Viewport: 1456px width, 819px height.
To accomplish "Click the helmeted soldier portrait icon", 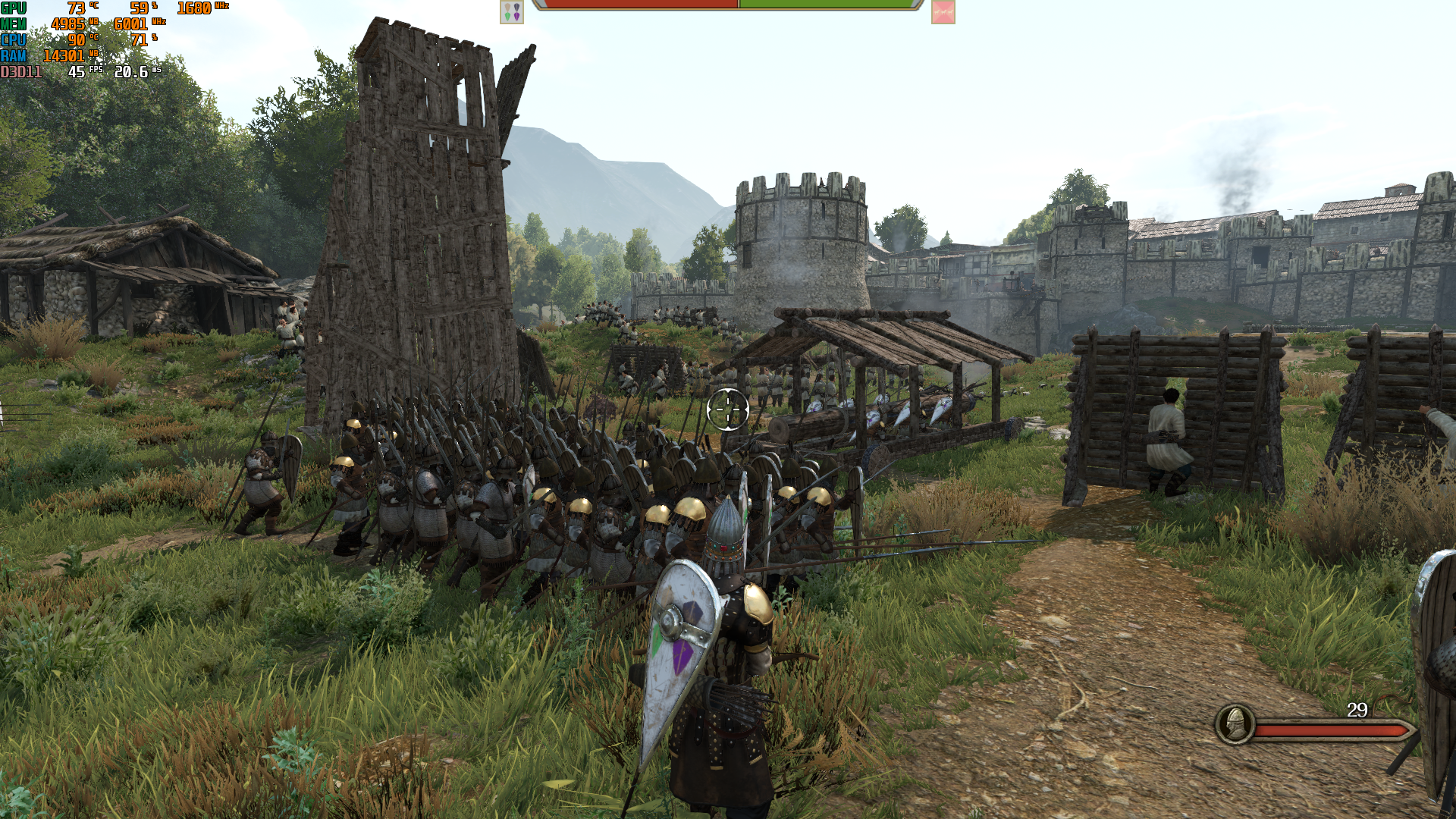I will (1235, 724).
